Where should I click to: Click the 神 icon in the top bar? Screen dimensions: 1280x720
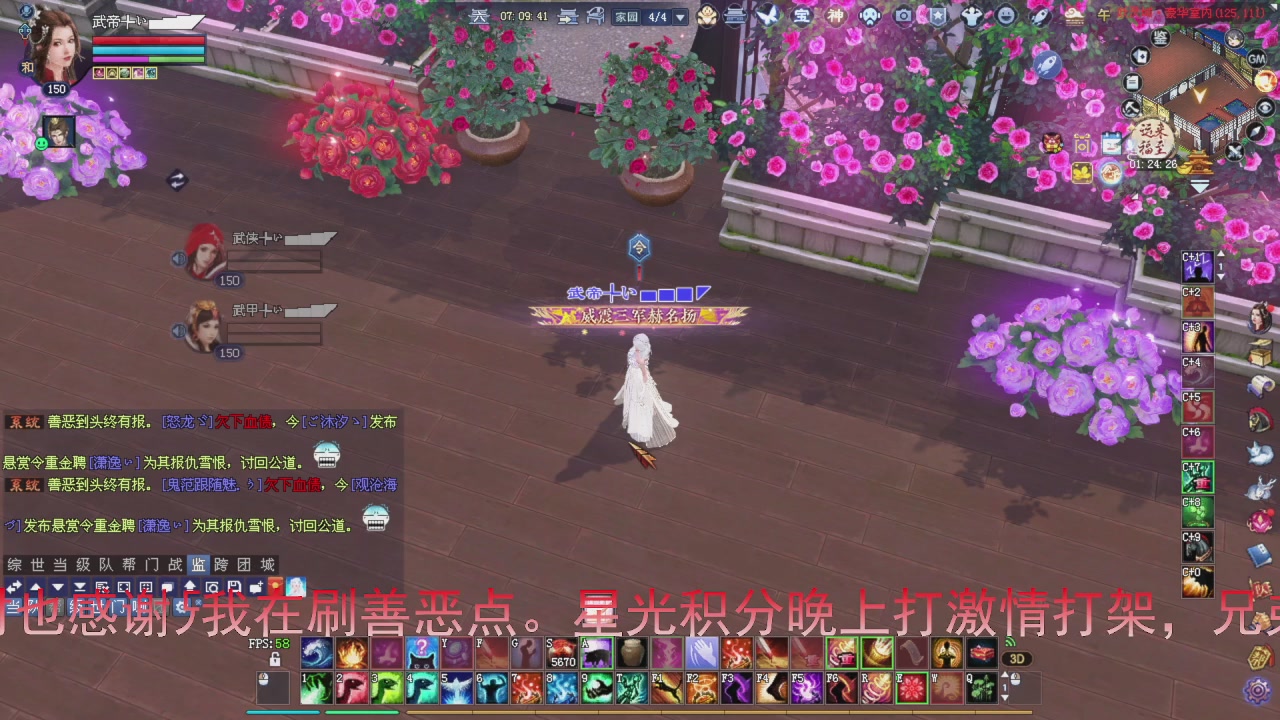tap(834, 16)
